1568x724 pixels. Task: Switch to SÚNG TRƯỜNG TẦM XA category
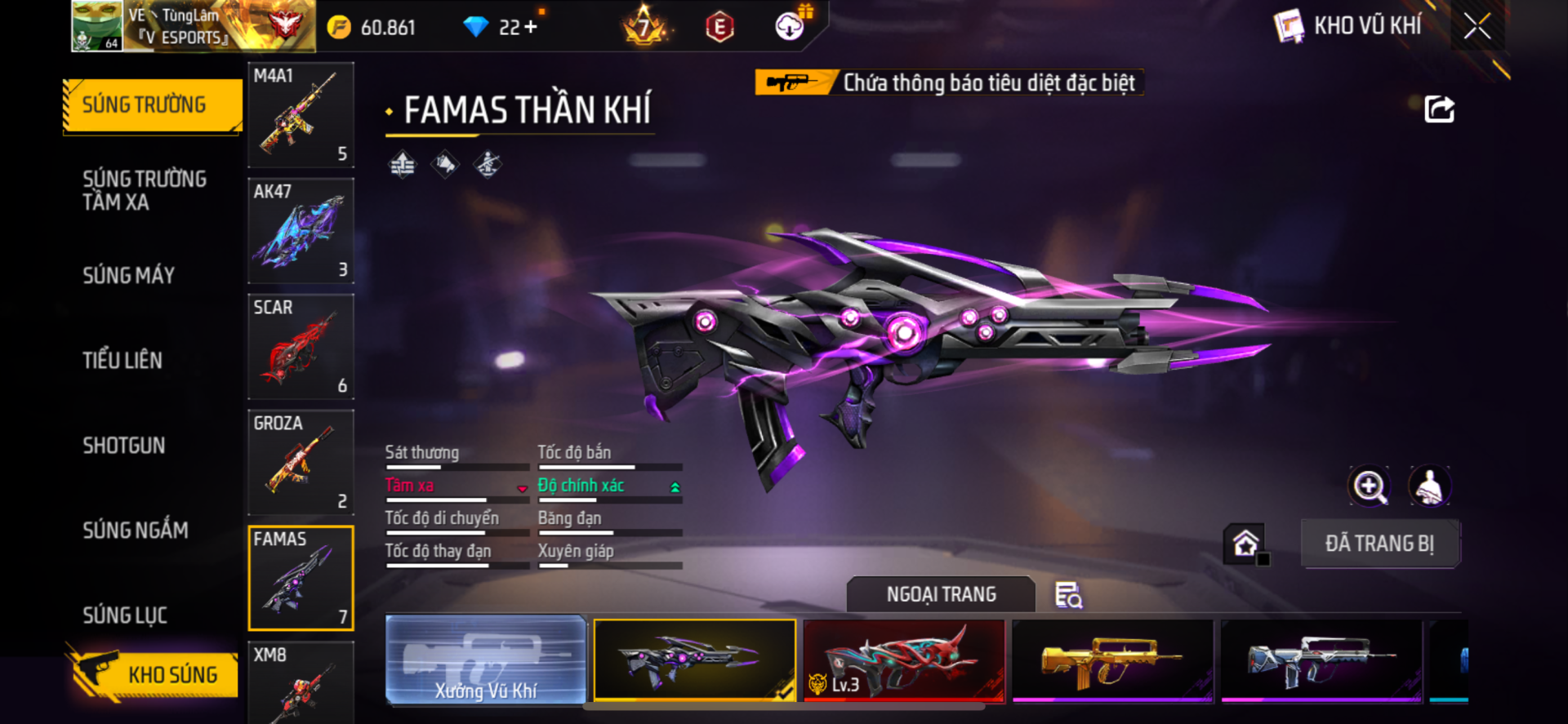(145, 190)
